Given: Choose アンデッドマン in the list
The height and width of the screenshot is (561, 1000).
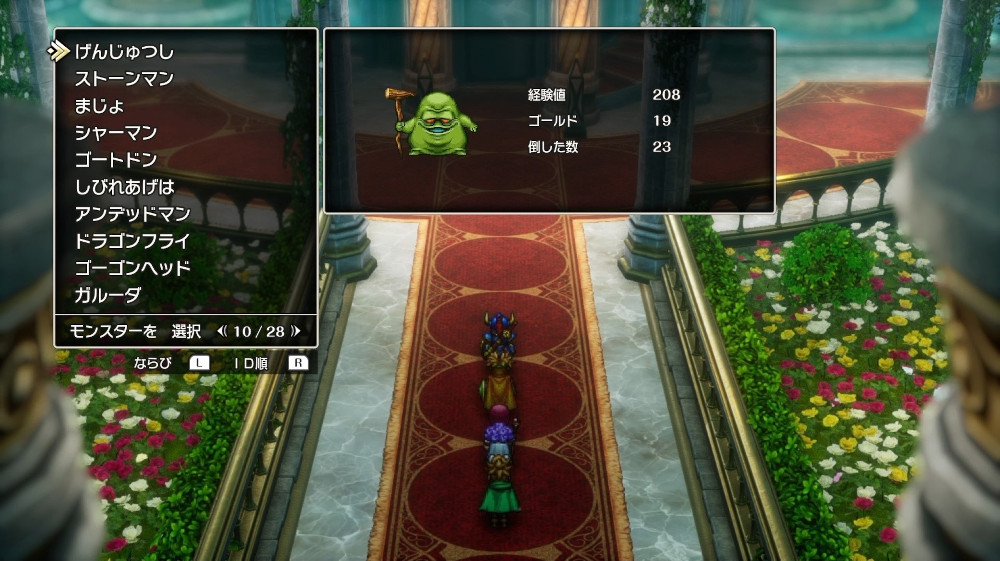Looking at the screenshot, I should (x=131, y=214).
